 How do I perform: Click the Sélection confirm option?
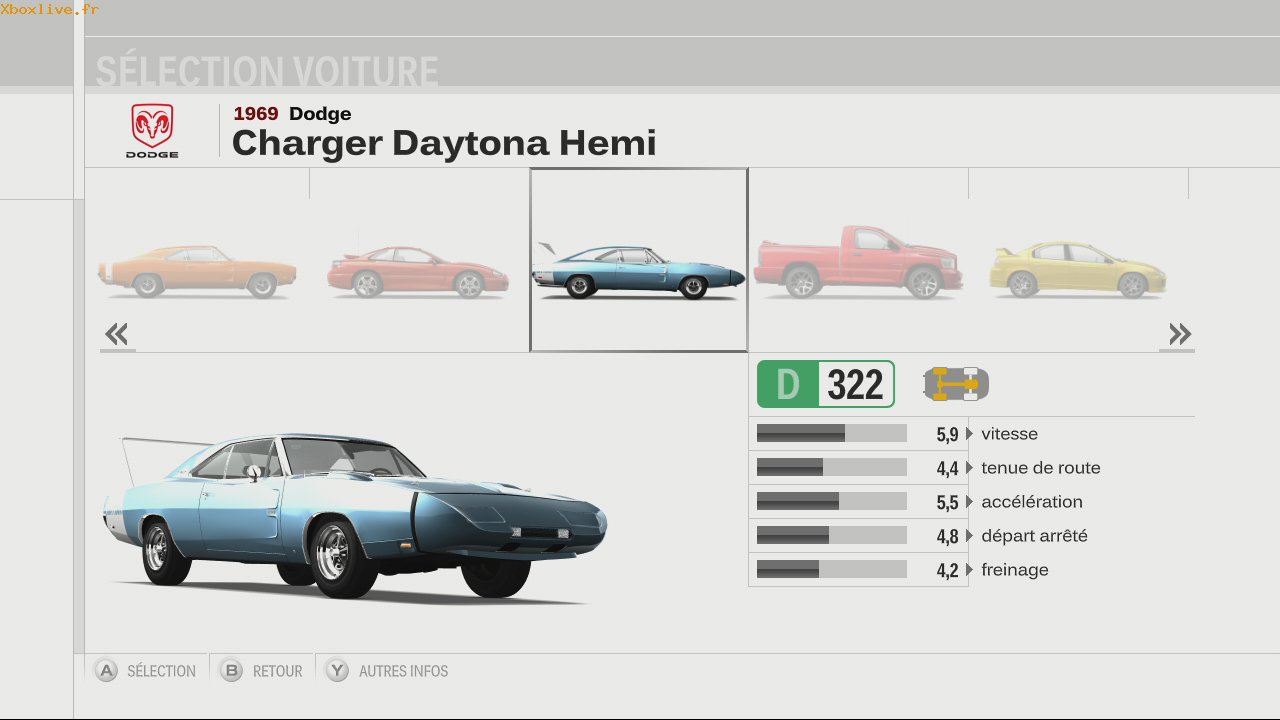[x=146, y=671]
